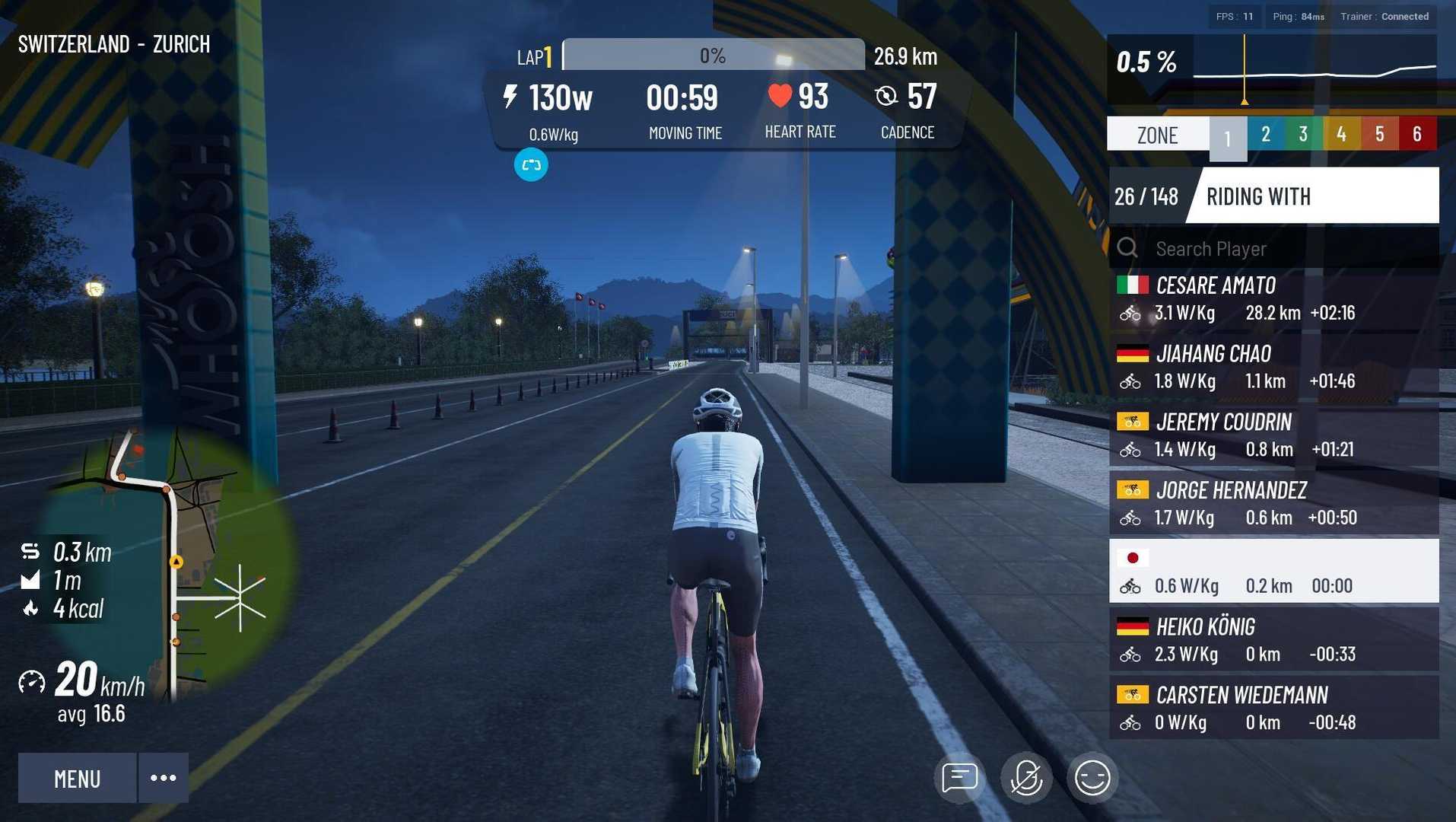Focus the Search Player field
The width and height of the screenshot is (1456, 822).
coord(1286,249)
